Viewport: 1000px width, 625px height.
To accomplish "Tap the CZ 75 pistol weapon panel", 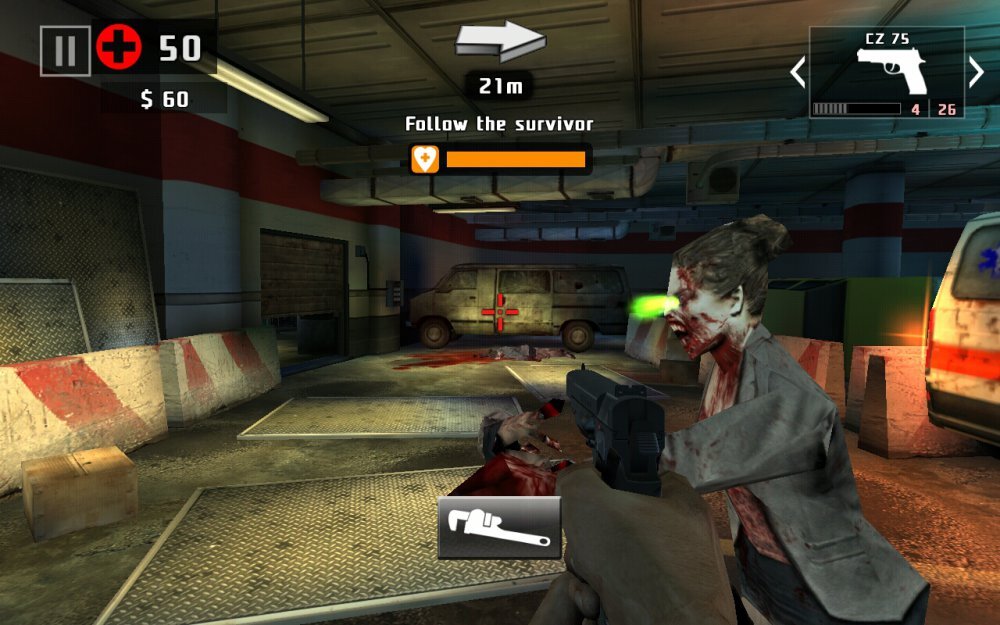I will coord(887,72).
